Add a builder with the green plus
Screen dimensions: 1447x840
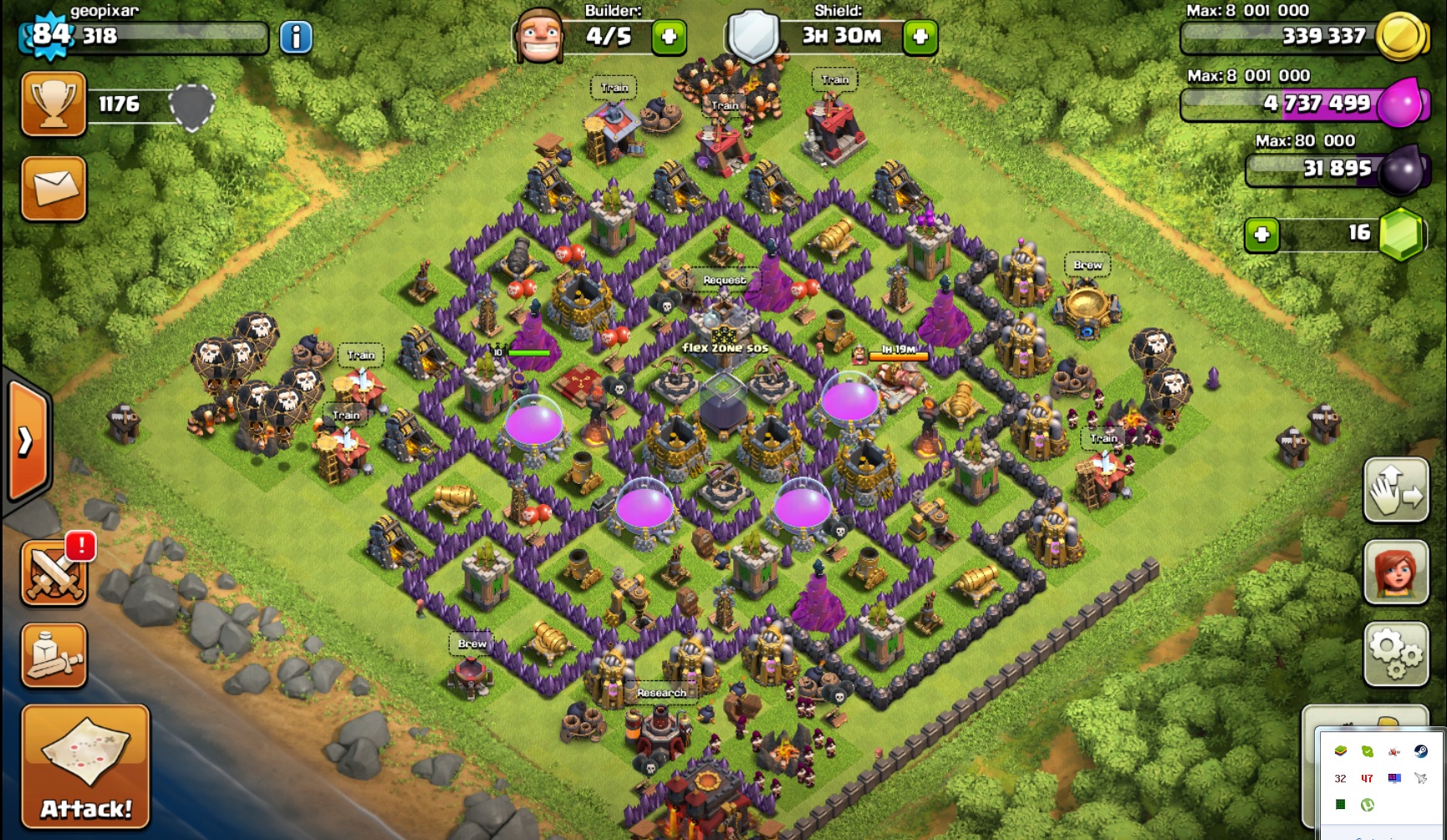(x=669, y=37)
